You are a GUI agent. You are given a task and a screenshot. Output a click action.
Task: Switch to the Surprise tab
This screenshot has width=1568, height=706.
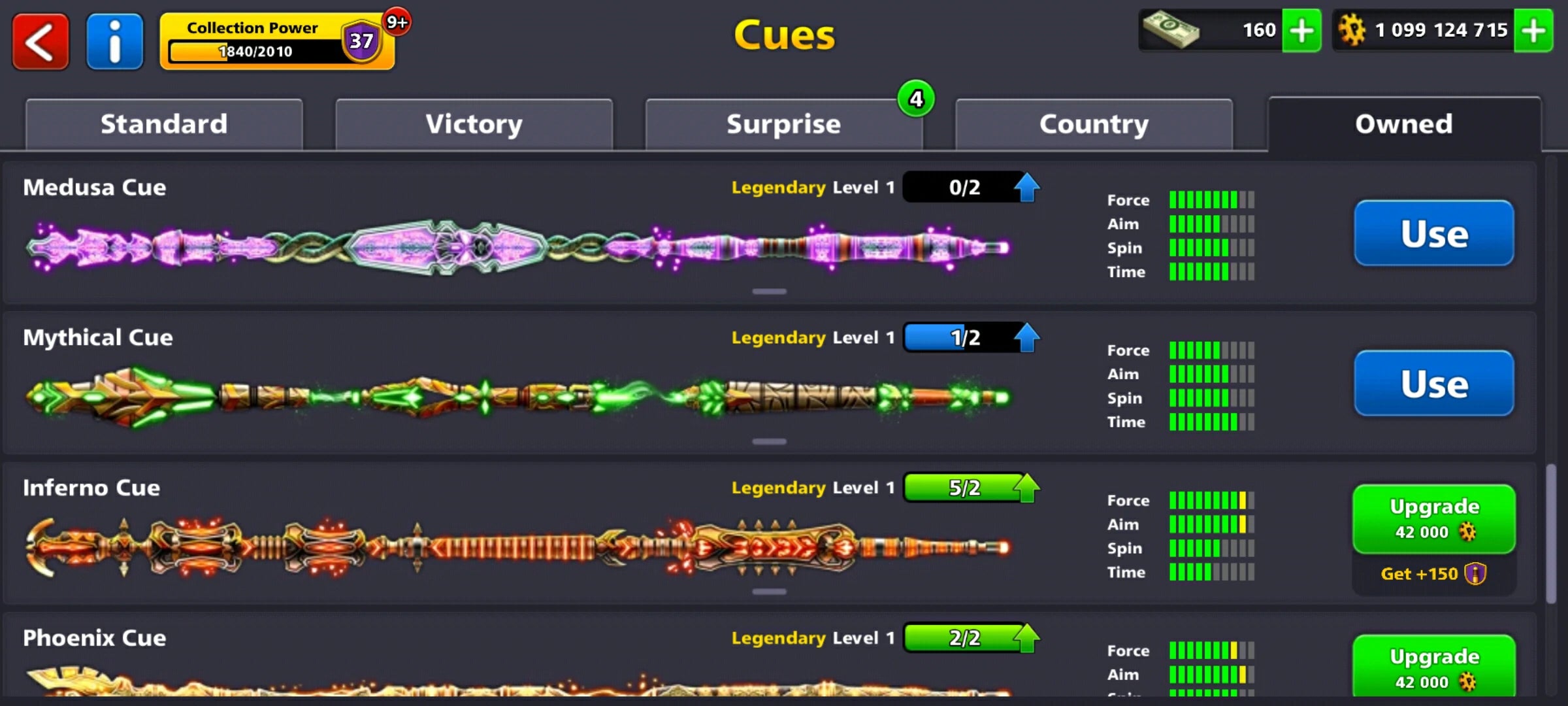783,124
